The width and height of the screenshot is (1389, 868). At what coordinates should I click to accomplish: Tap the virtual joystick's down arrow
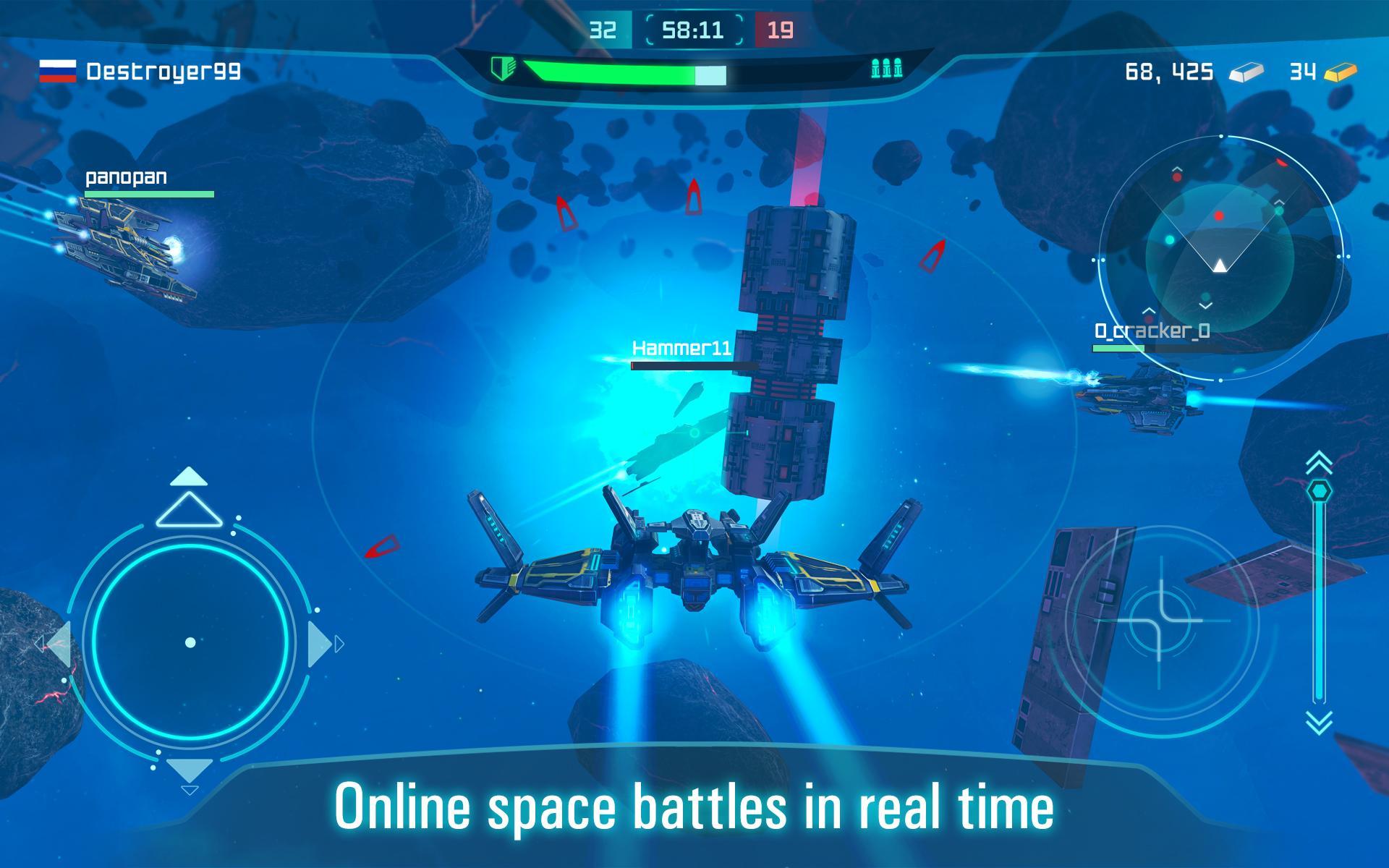190,769
